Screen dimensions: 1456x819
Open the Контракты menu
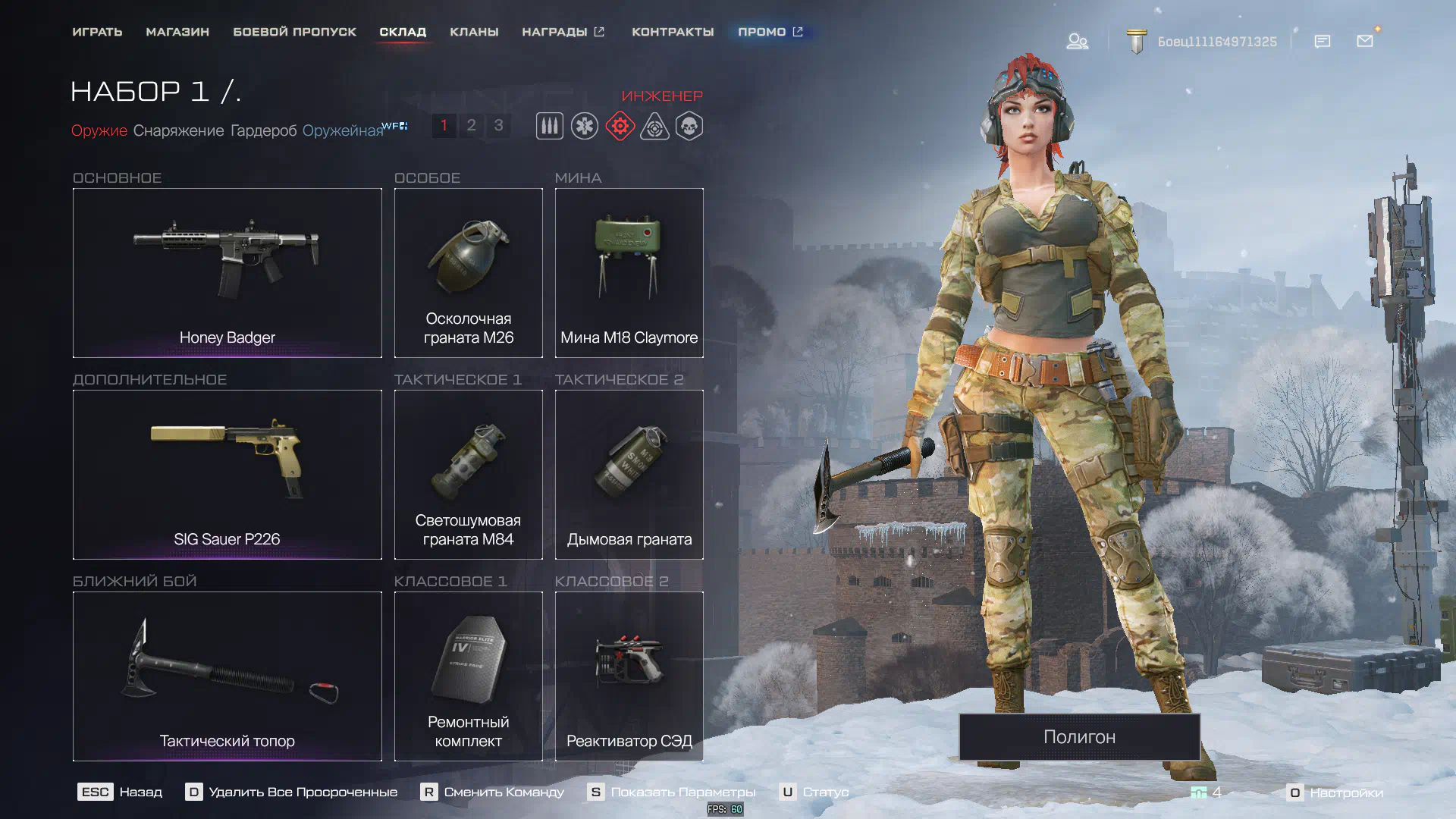tap(673, 32)
